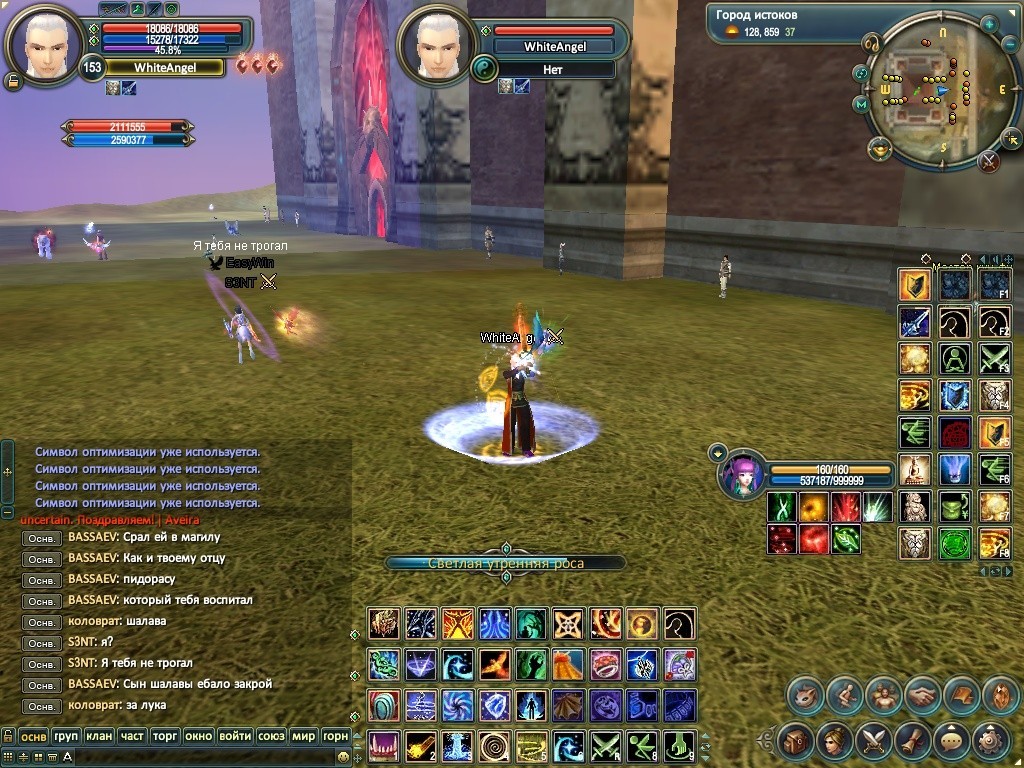Select the purple-haired pet portrait
This screenshot has height=768, width=1024.
click(742, 473)
